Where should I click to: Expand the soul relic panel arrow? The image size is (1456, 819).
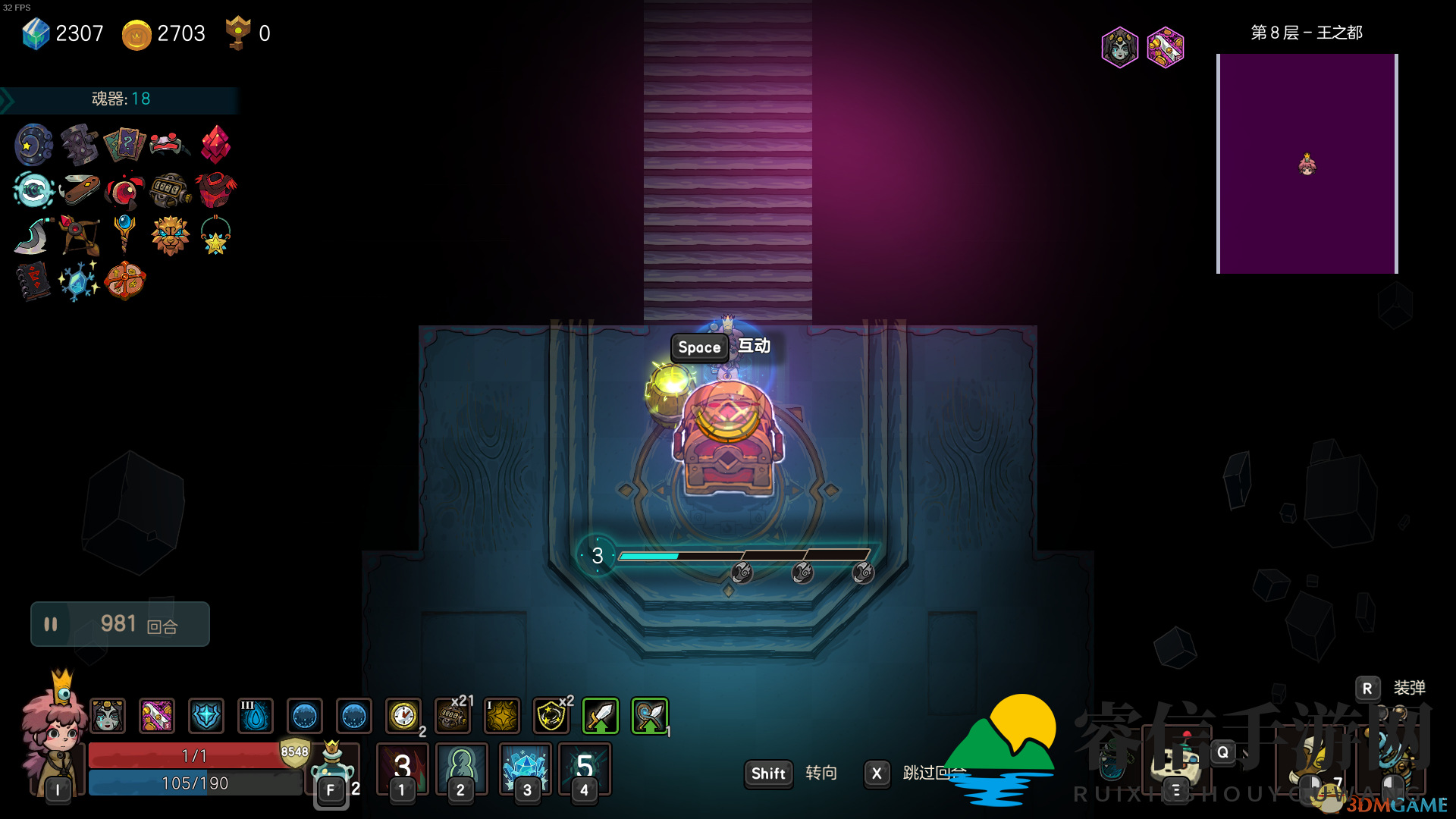coord(8,100)
